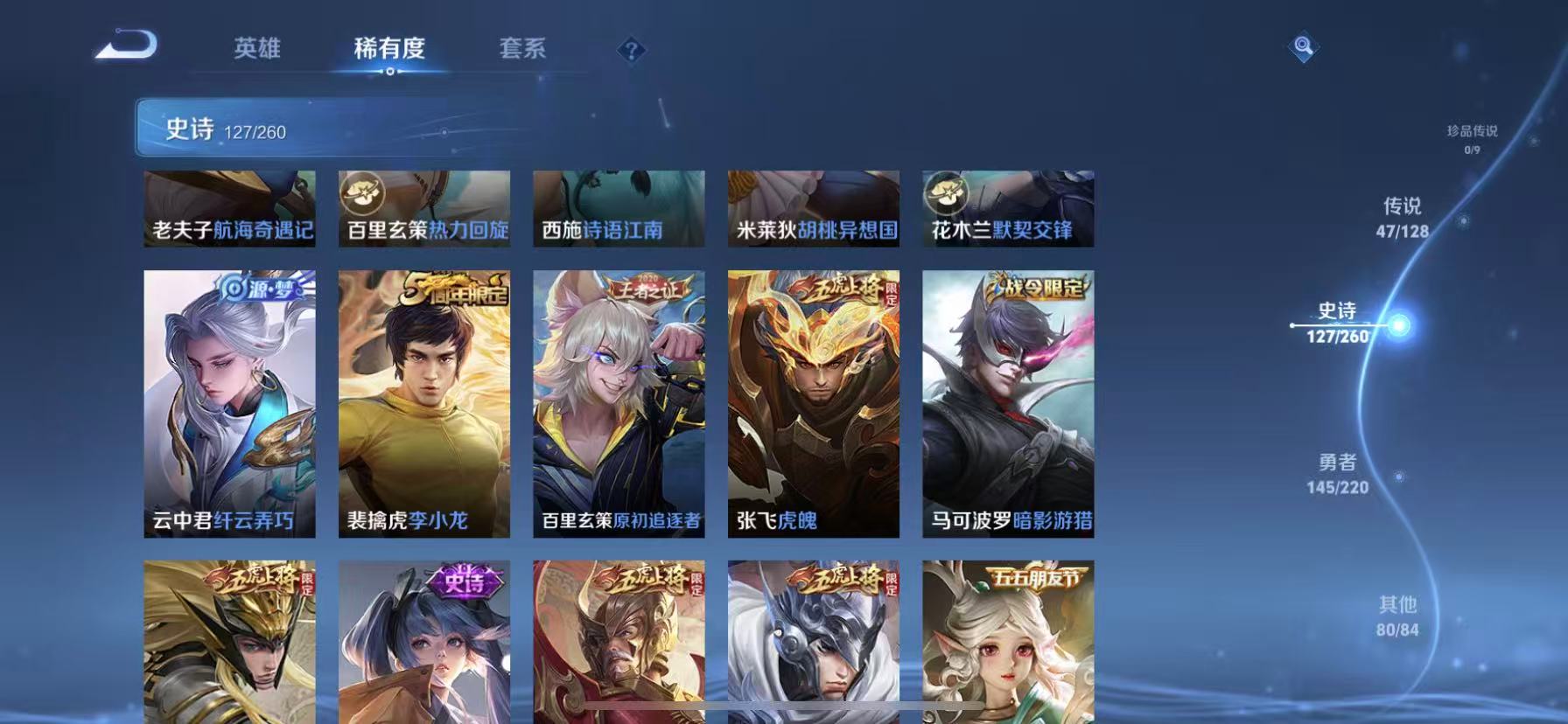Open search with the magnifier icon
This screenshot has height=724, width=1568.
pos(1301,47)
